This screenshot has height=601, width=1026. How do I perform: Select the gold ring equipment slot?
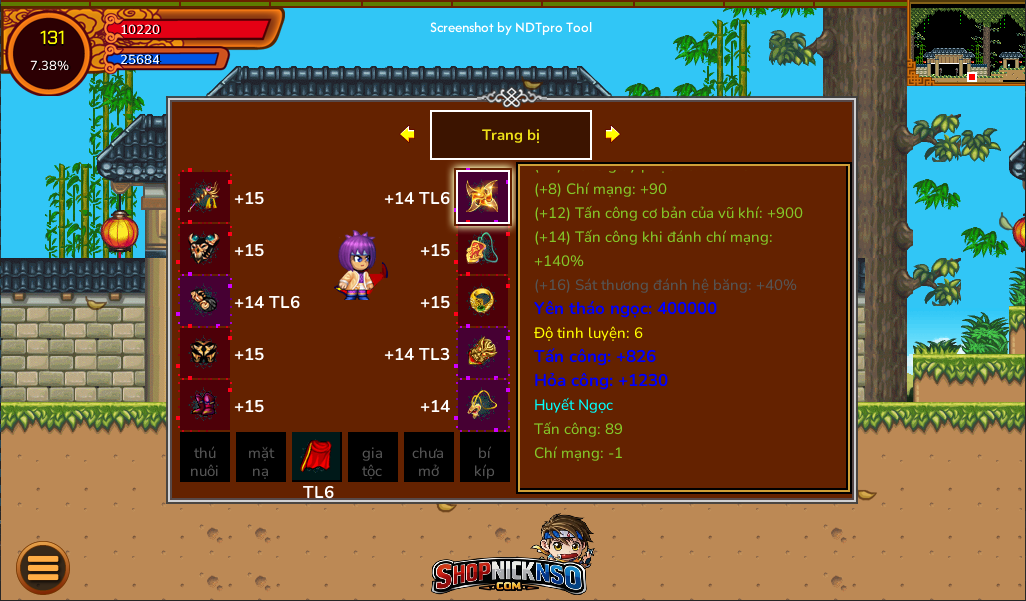pyautogui.click(x=483, y=302)
